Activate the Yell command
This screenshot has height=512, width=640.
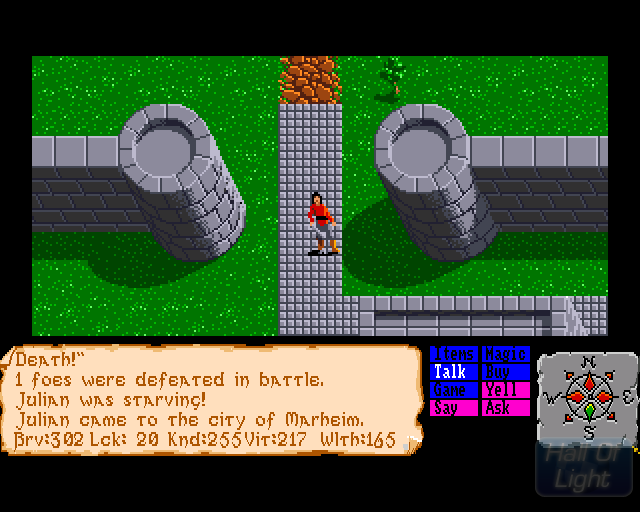tap(505, 390)
